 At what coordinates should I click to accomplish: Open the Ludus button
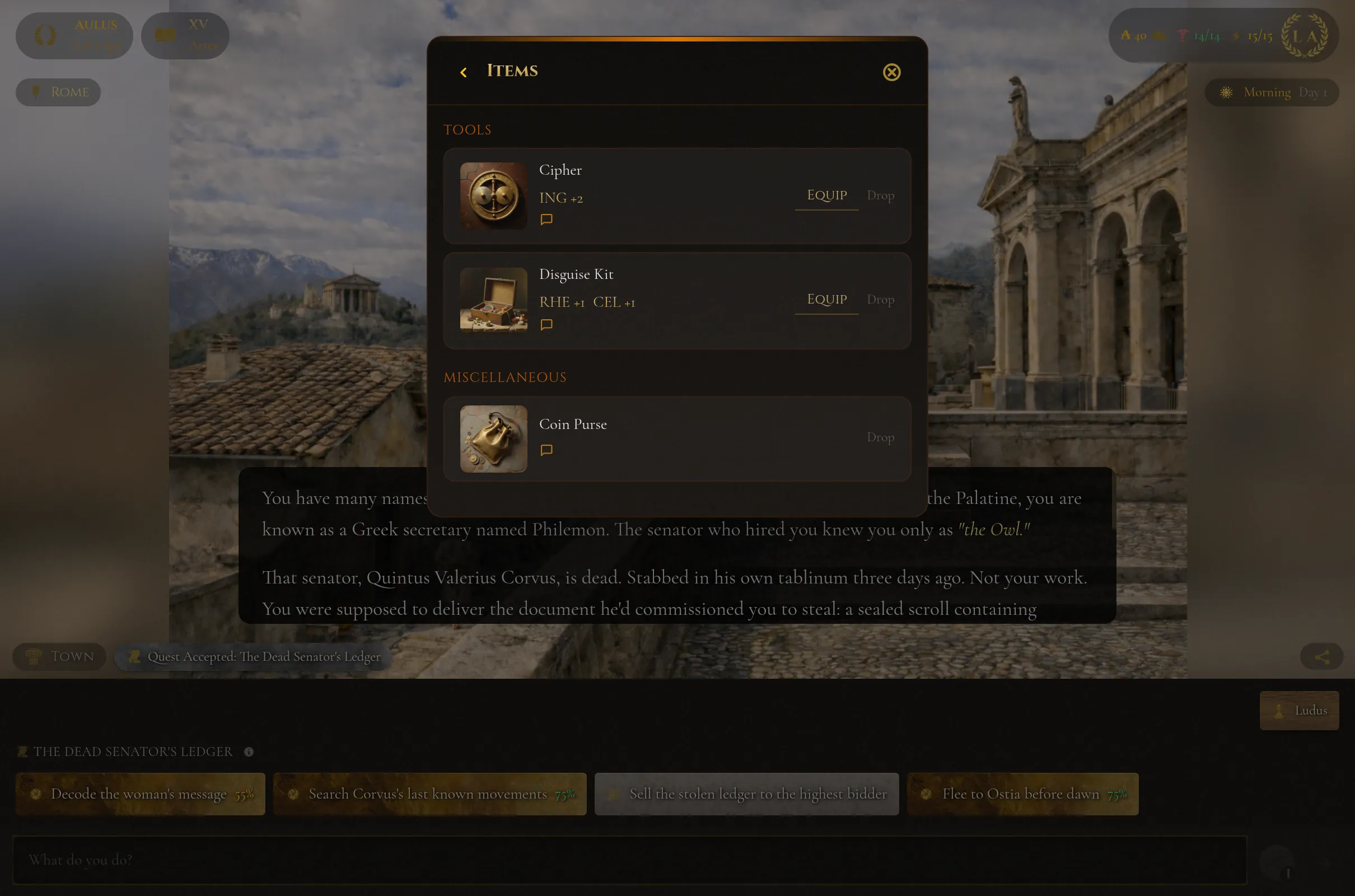coord(1298,710)
